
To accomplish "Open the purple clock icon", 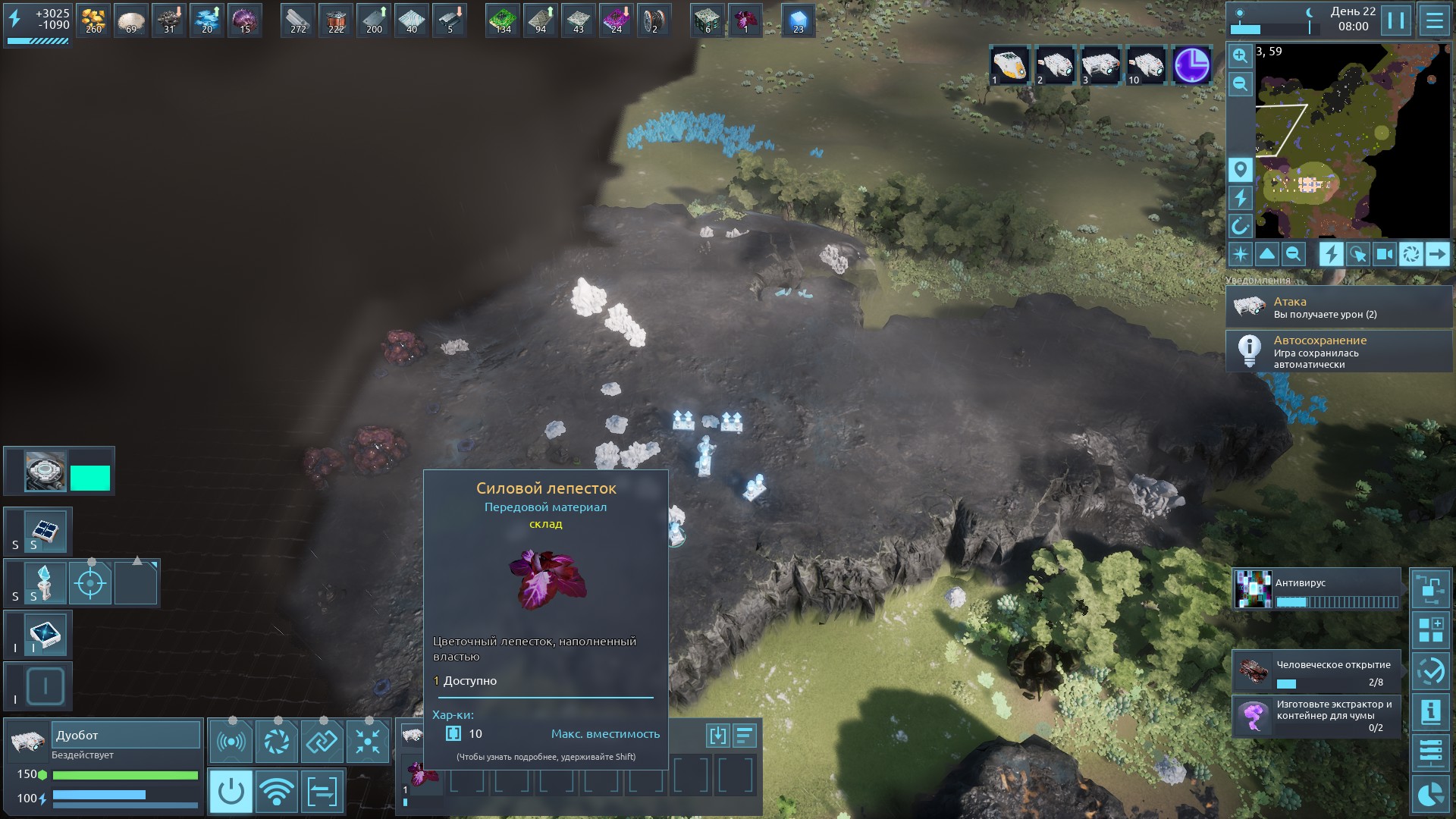I will pos(1191,65).
